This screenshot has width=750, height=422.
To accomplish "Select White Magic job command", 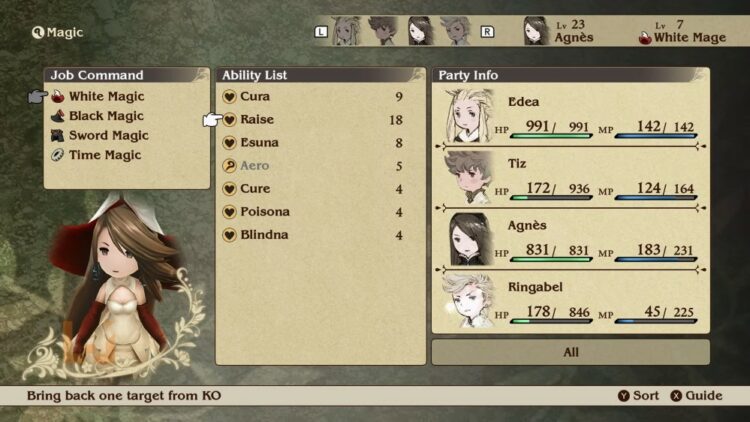I will pyautogui.click(x=106, y=97).
